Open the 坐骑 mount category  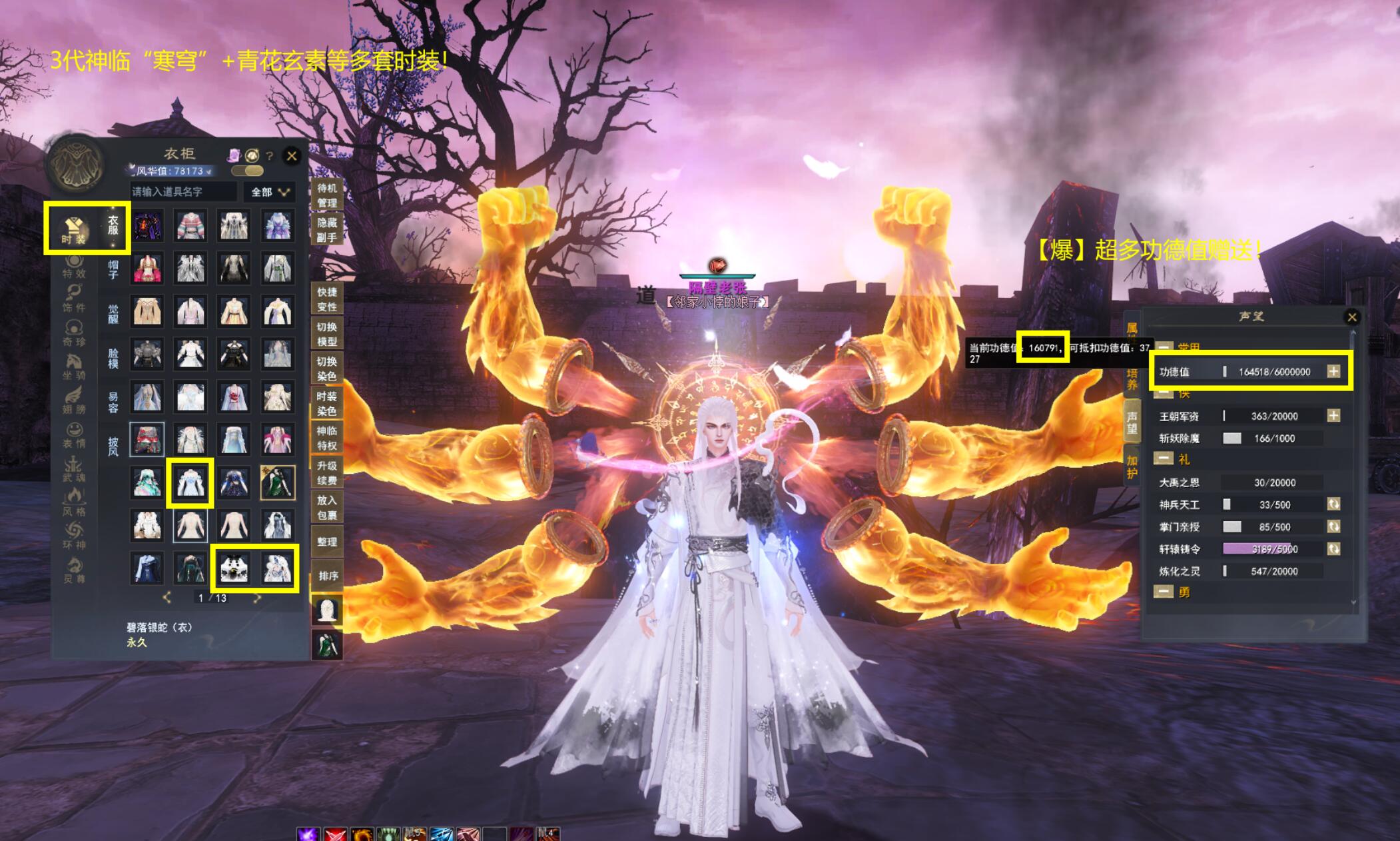point(74,366)
